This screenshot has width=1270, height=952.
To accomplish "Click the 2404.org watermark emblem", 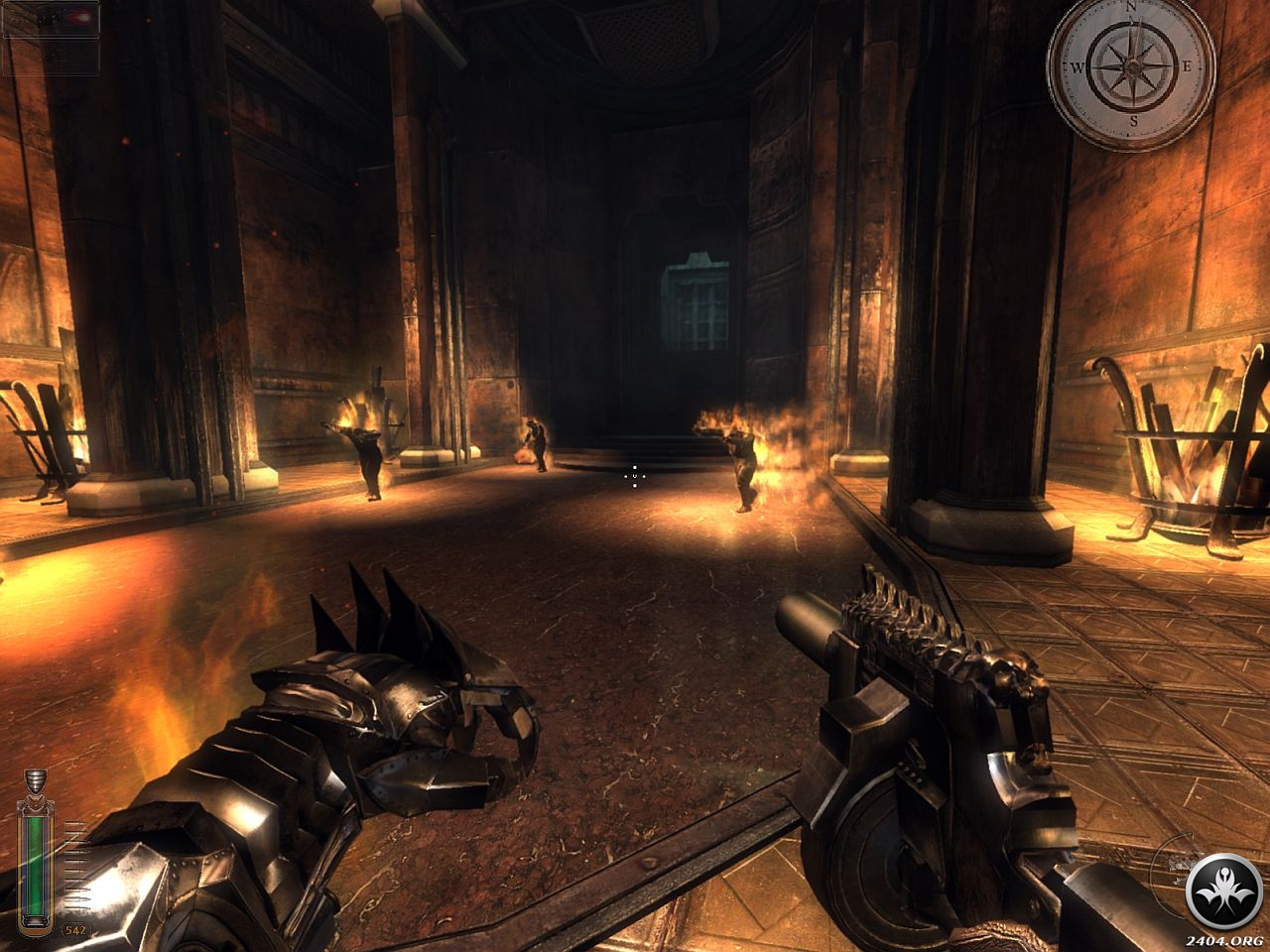I will [1224, 890].
